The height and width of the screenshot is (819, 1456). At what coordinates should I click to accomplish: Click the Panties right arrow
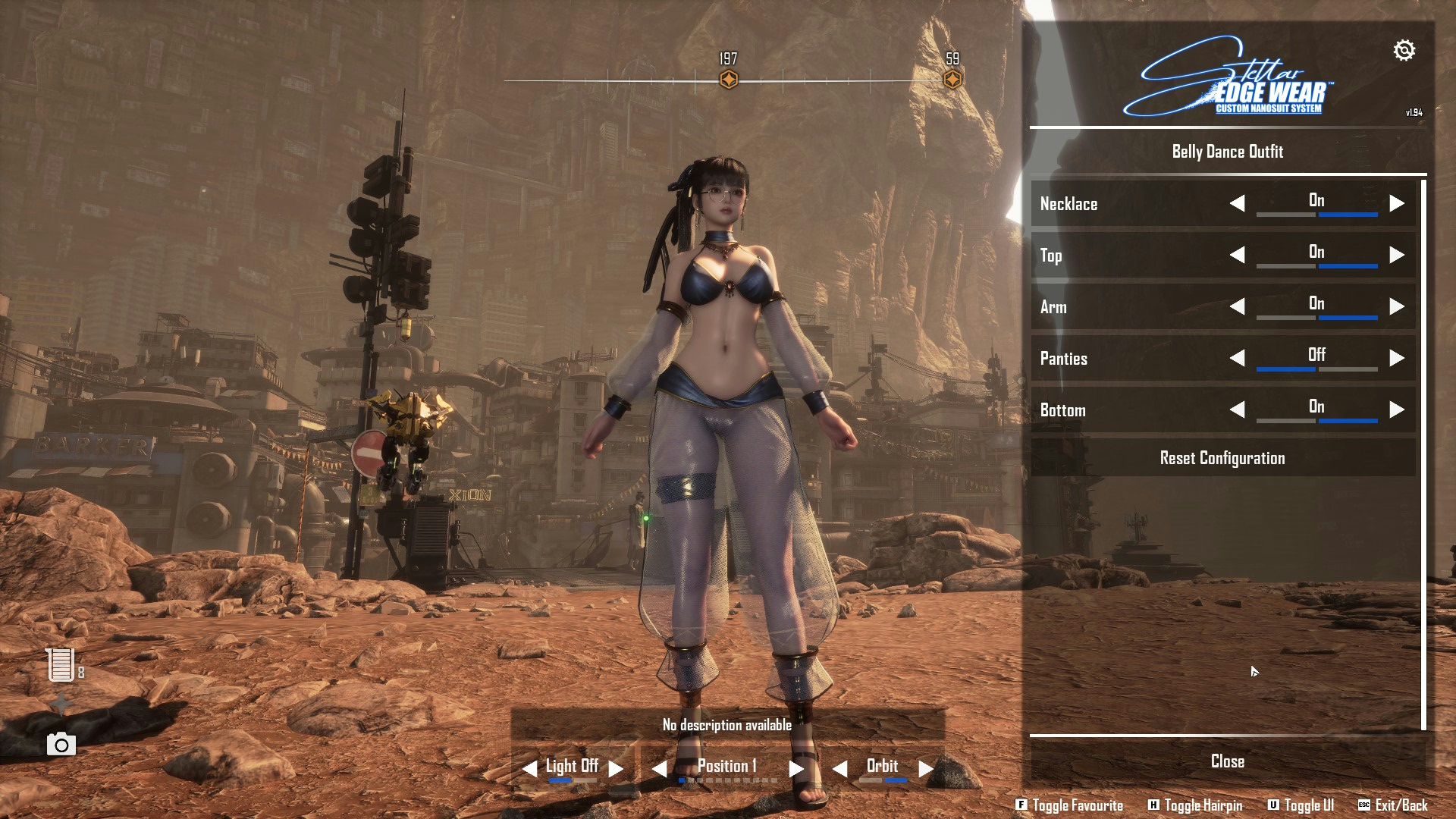pyautogui.click(x=1397, y=358)
